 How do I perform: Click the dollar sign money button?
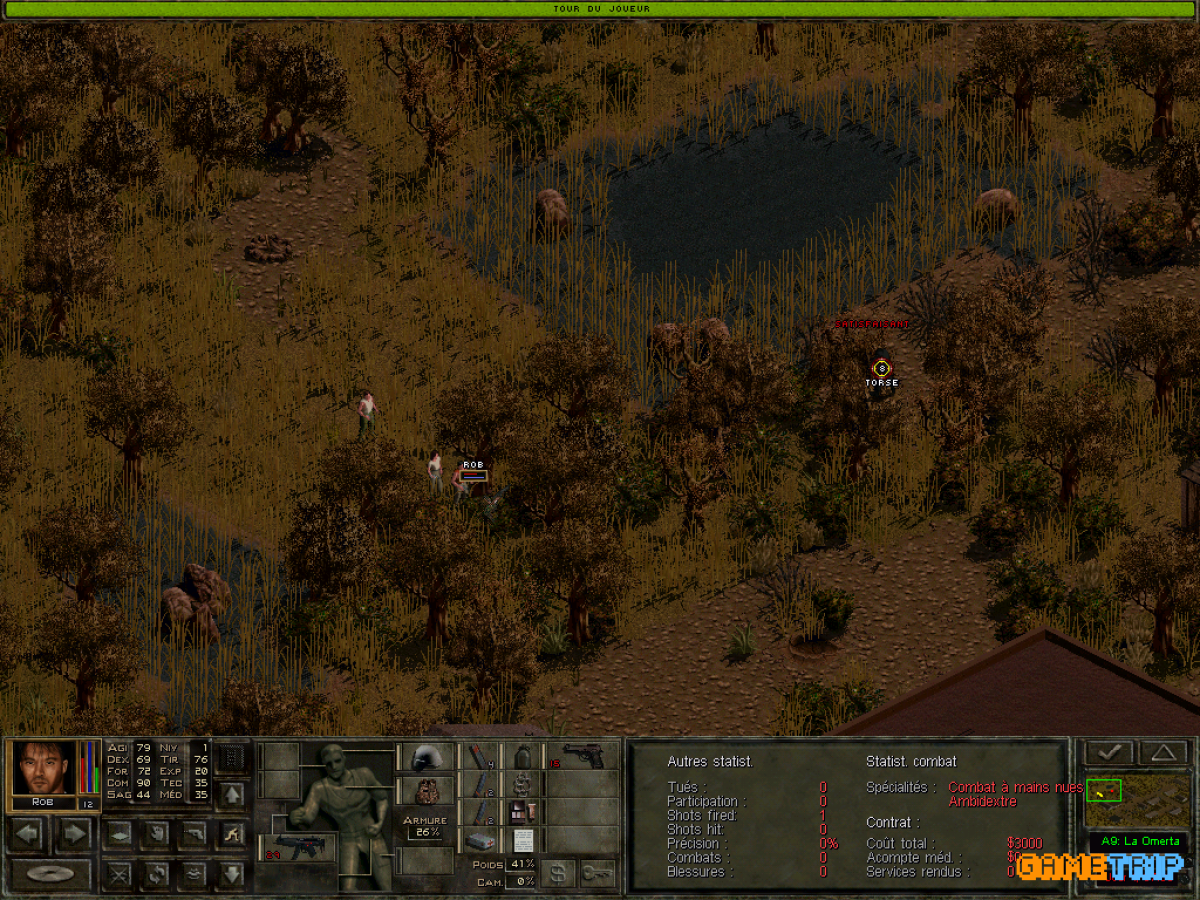(558, 874)
